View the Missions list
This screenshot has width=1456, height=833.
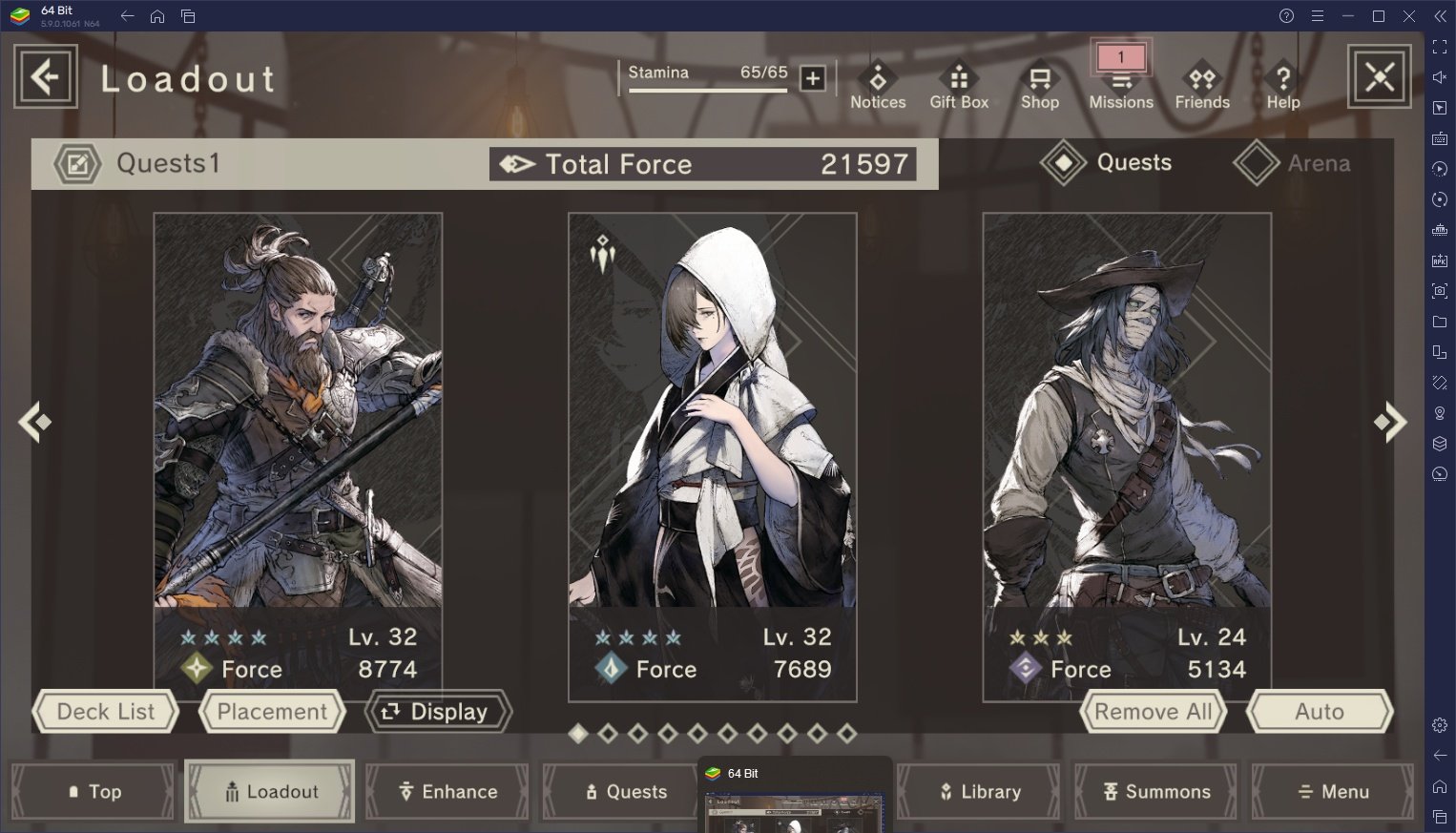point(1121,84)
